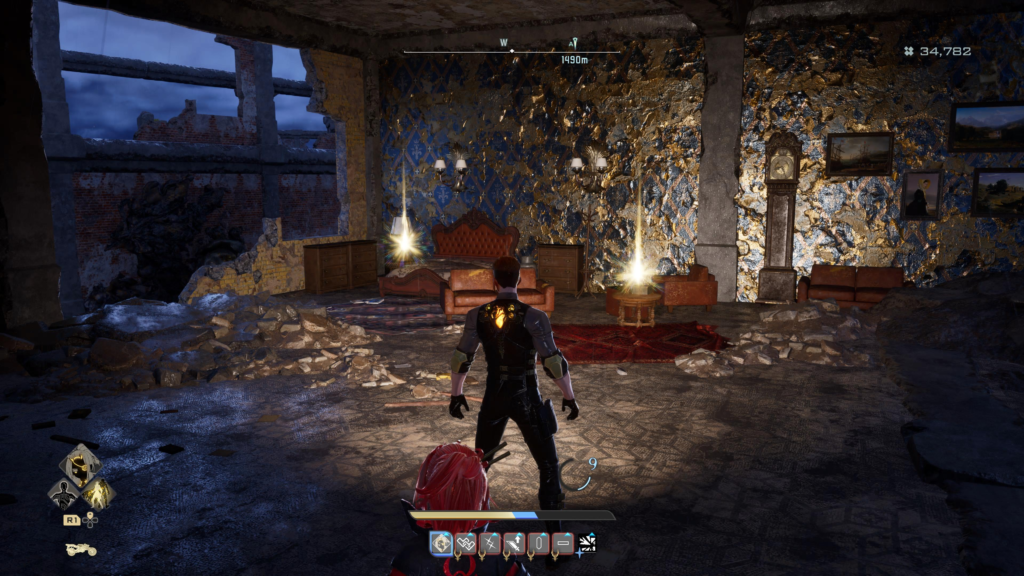Screen dimensions: 1024x576
Task: Select the highlighted first ability slot
Action: pos(441,543)
